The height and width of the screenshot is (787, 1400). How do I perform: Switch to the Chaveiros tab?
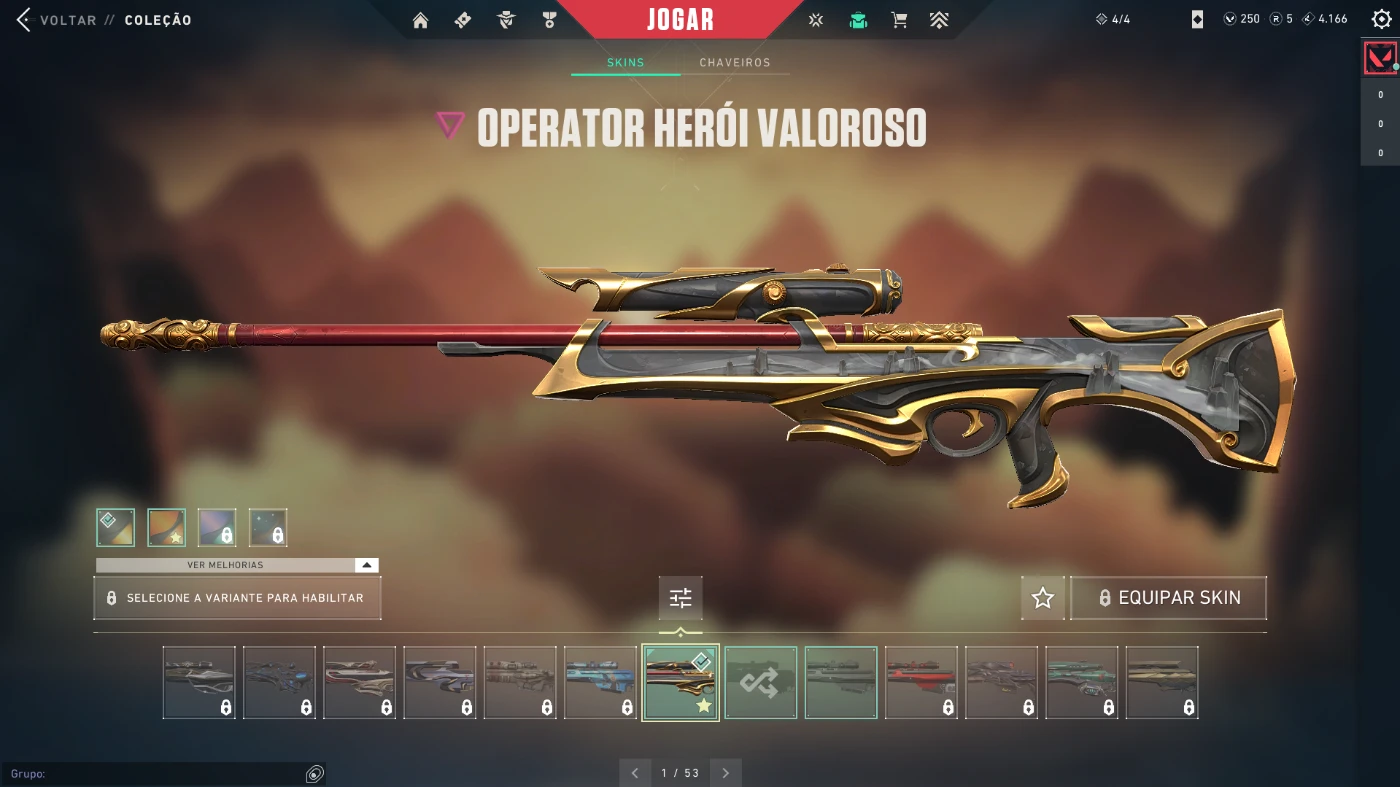tap(734, 63)
